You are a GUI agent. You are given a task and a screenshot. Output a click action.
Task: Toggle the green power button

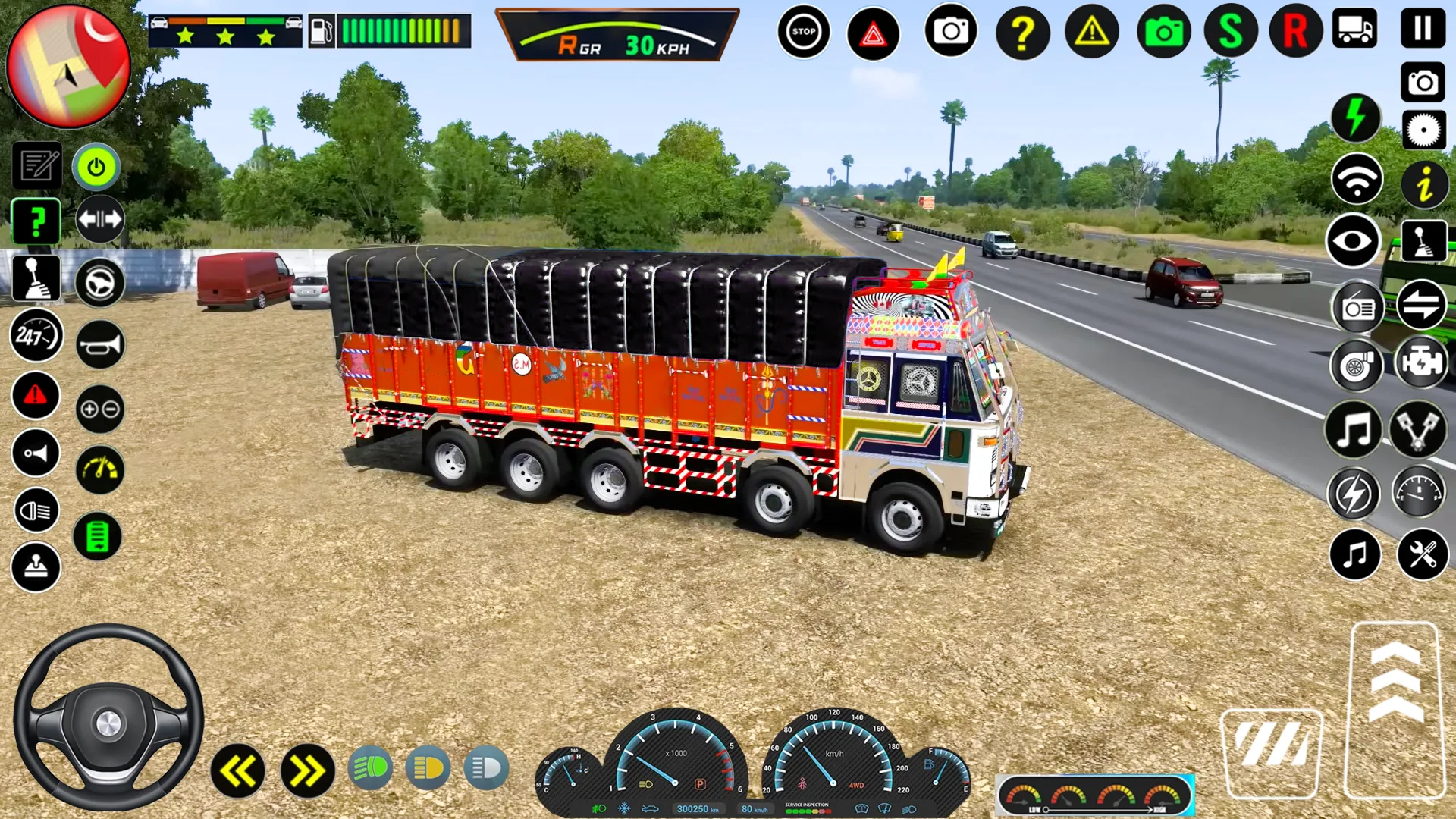pyautogui.click(x=96, y=167)
